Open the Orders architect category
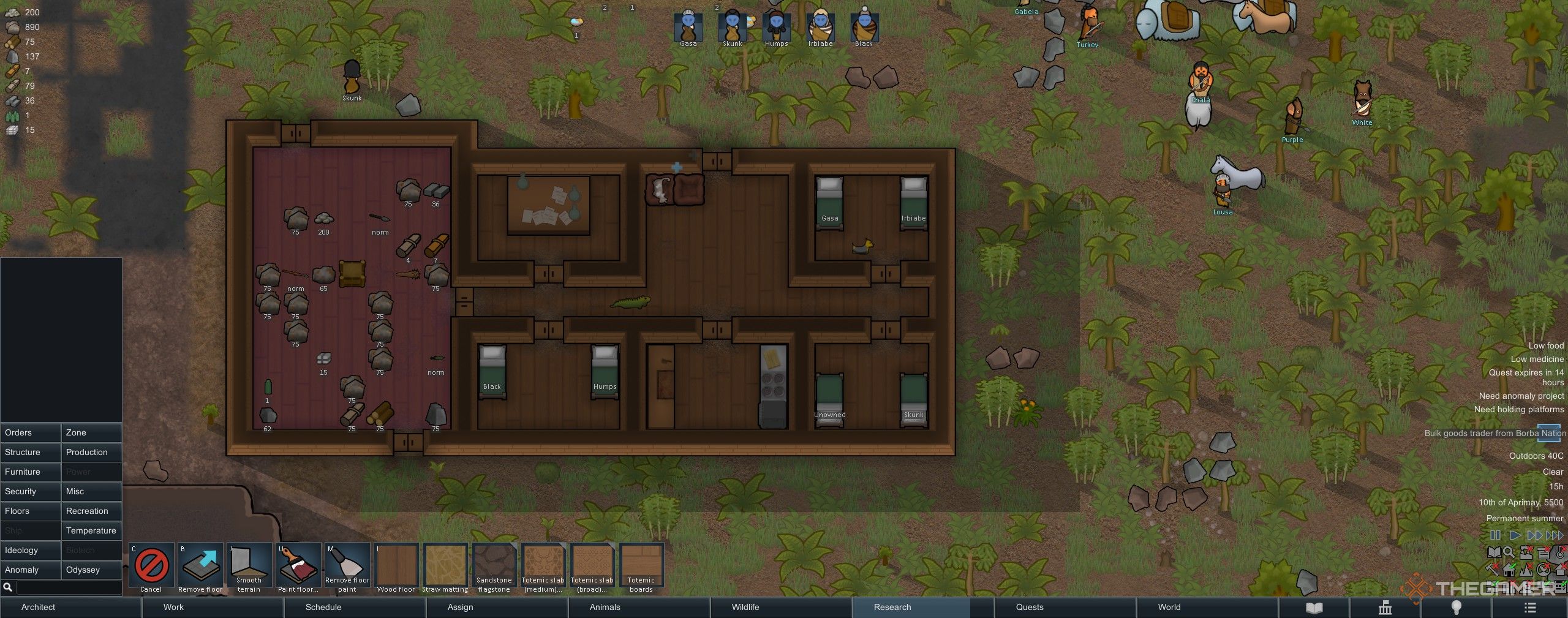 (31, 432)
